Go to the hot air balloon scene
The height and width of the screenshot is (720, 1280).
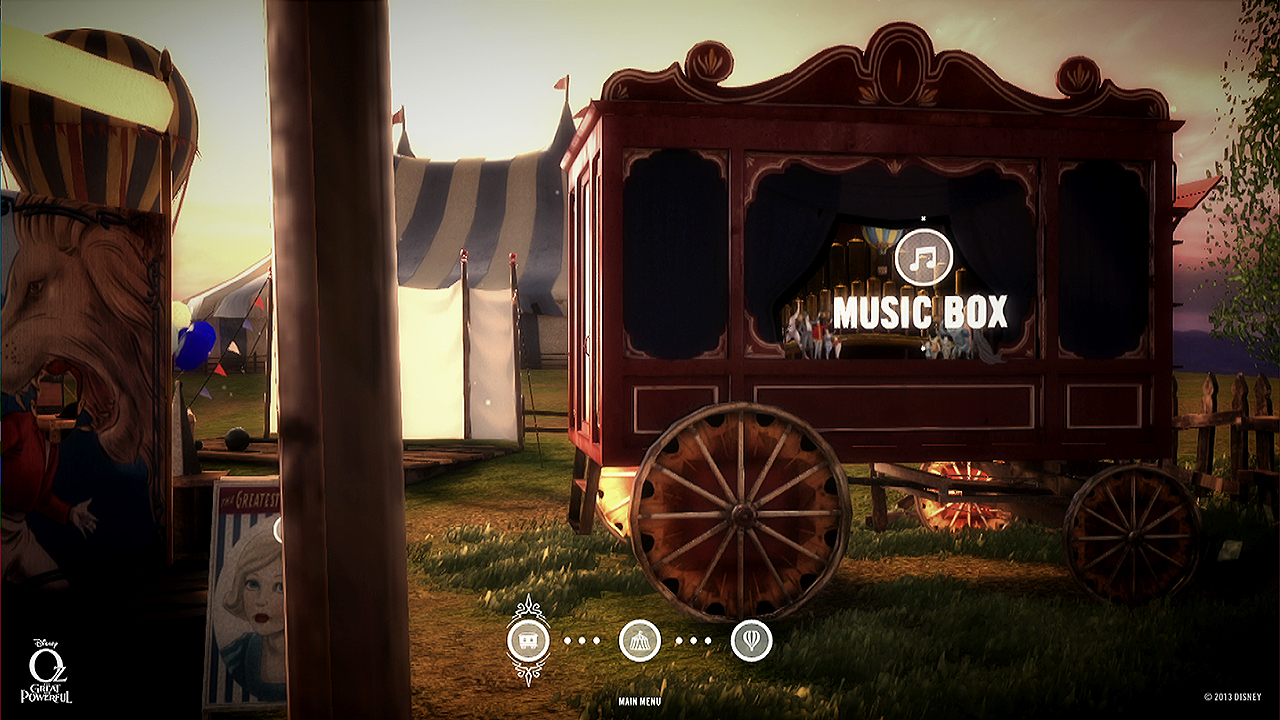click(x=751, y=640)
